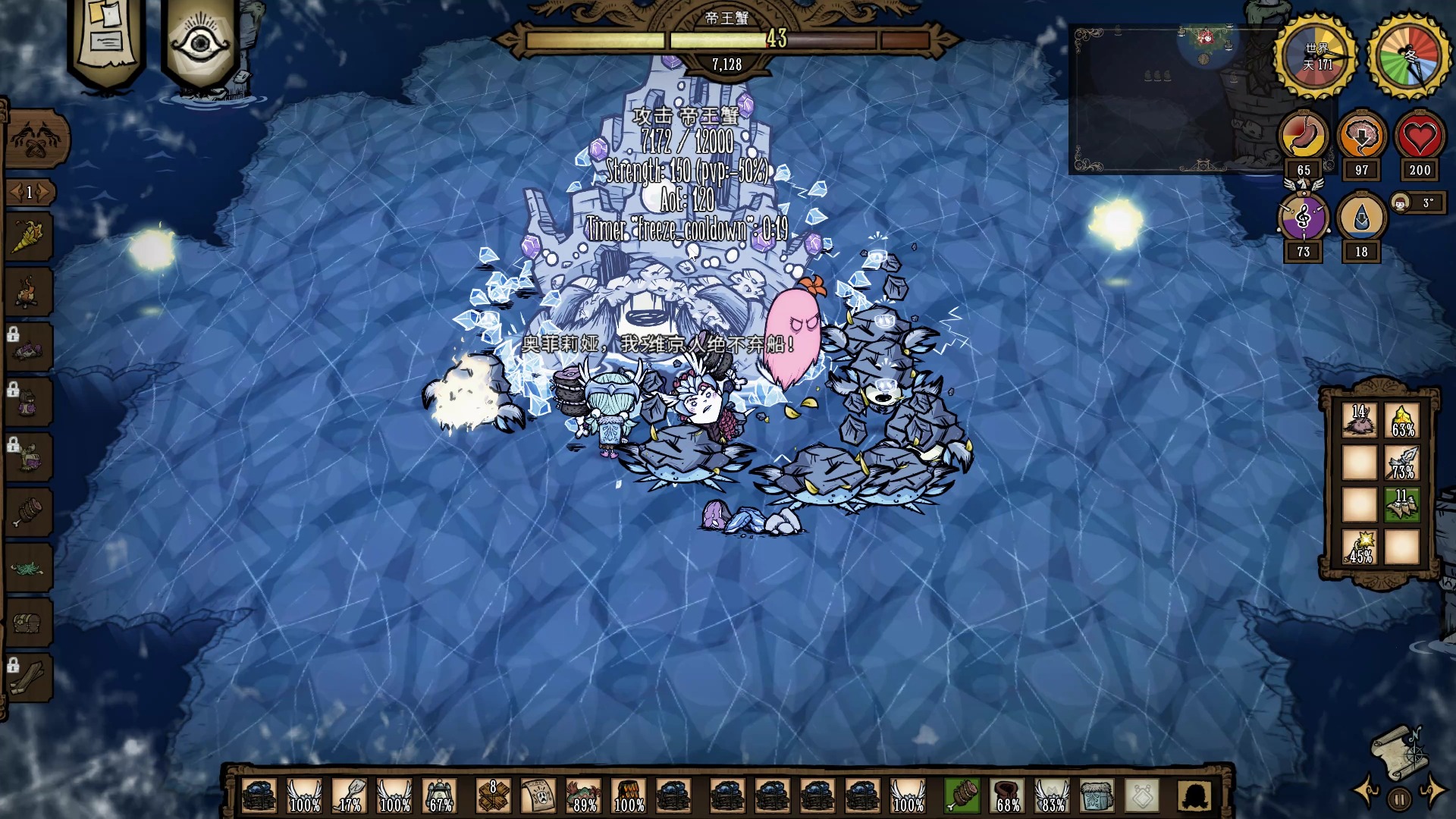The image size is (1456, 819).
Task: Select the backpack spear at 73%
Action: (x=1401, y=462)
